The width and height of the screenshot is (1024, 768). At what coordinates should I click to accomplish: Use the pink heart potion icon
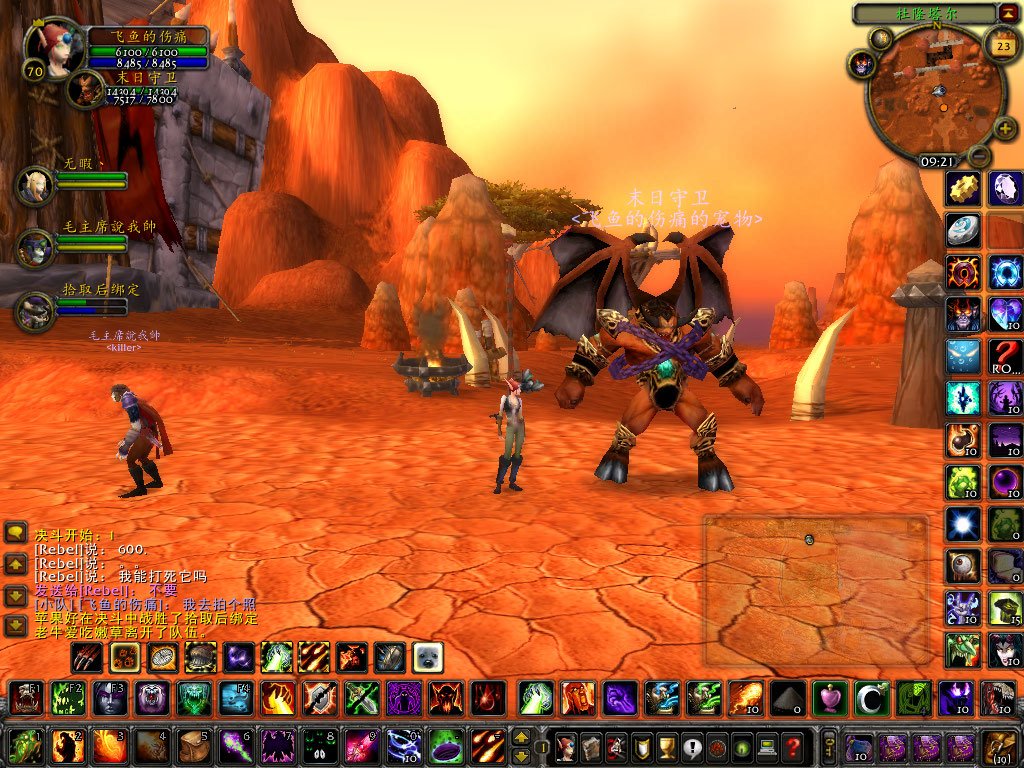[829, 697]
